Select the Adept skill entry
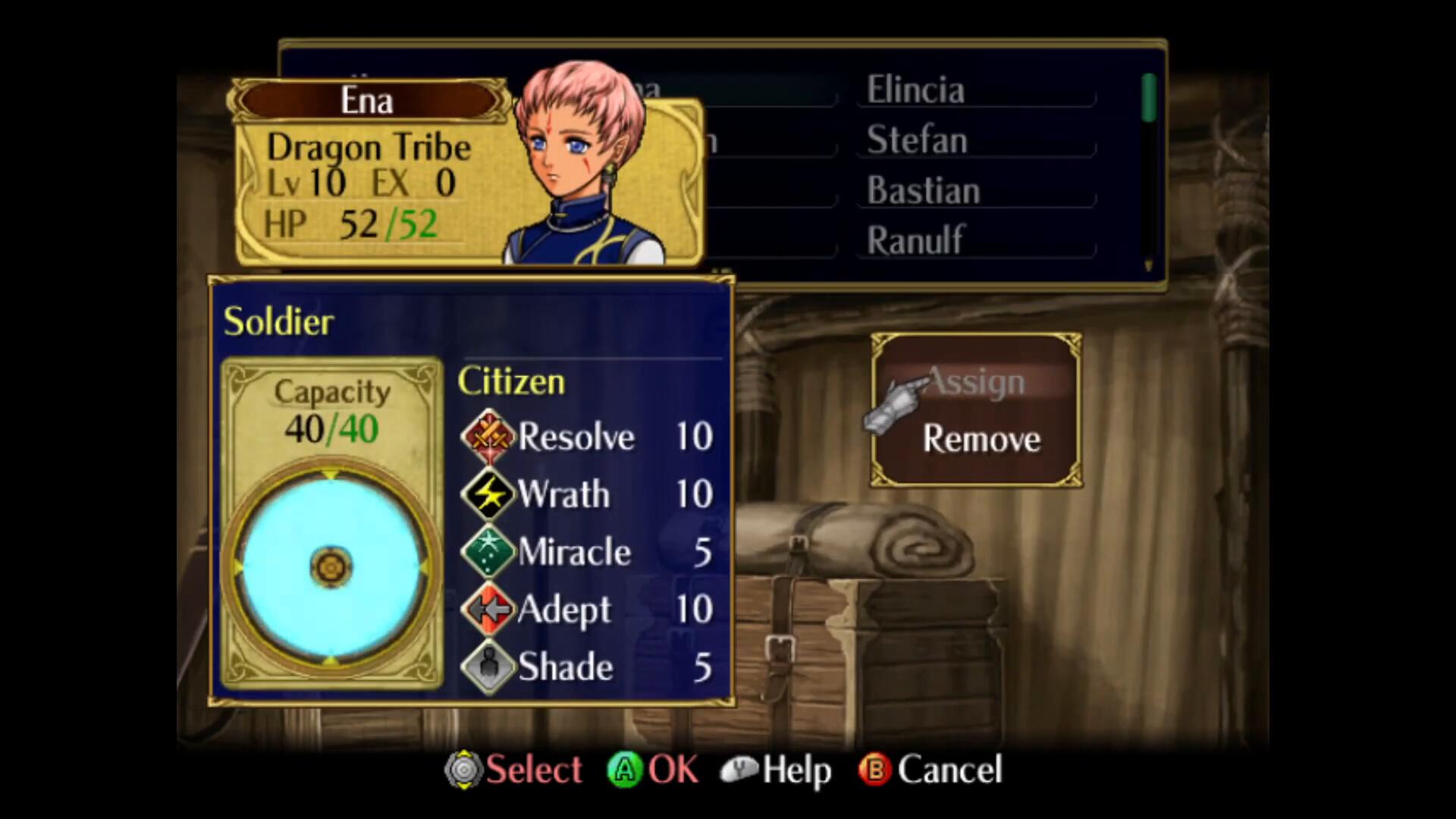 coord(588,610)
